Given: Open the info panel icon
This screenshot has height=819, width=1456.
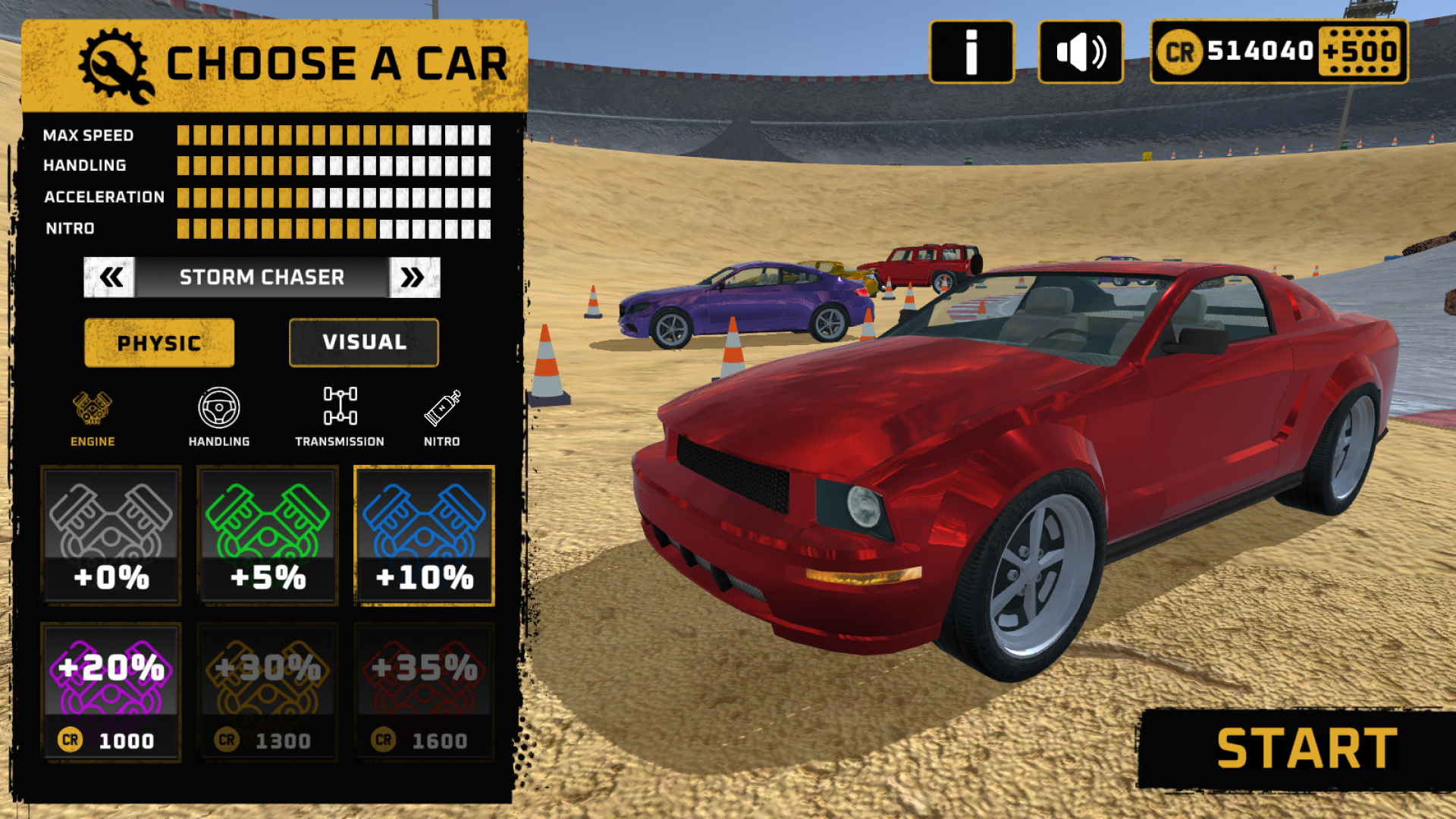Looking at the screenshot, I should tap(971, 52).
